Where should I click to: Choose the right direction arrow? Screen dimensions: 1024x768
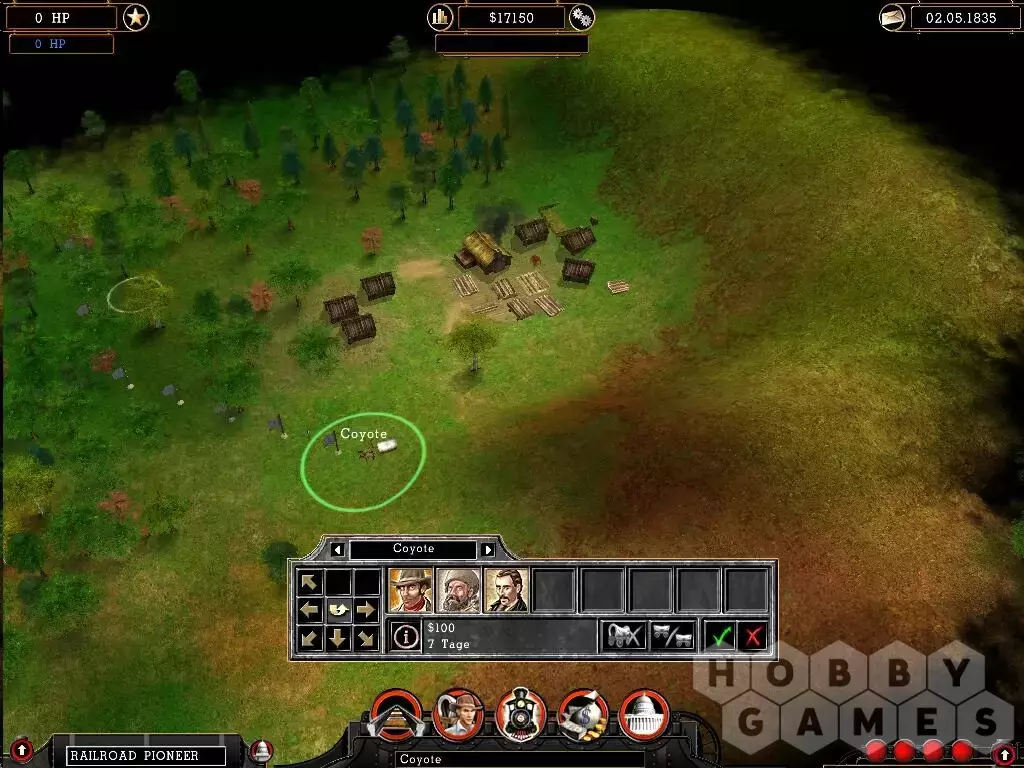pos(366,609)
